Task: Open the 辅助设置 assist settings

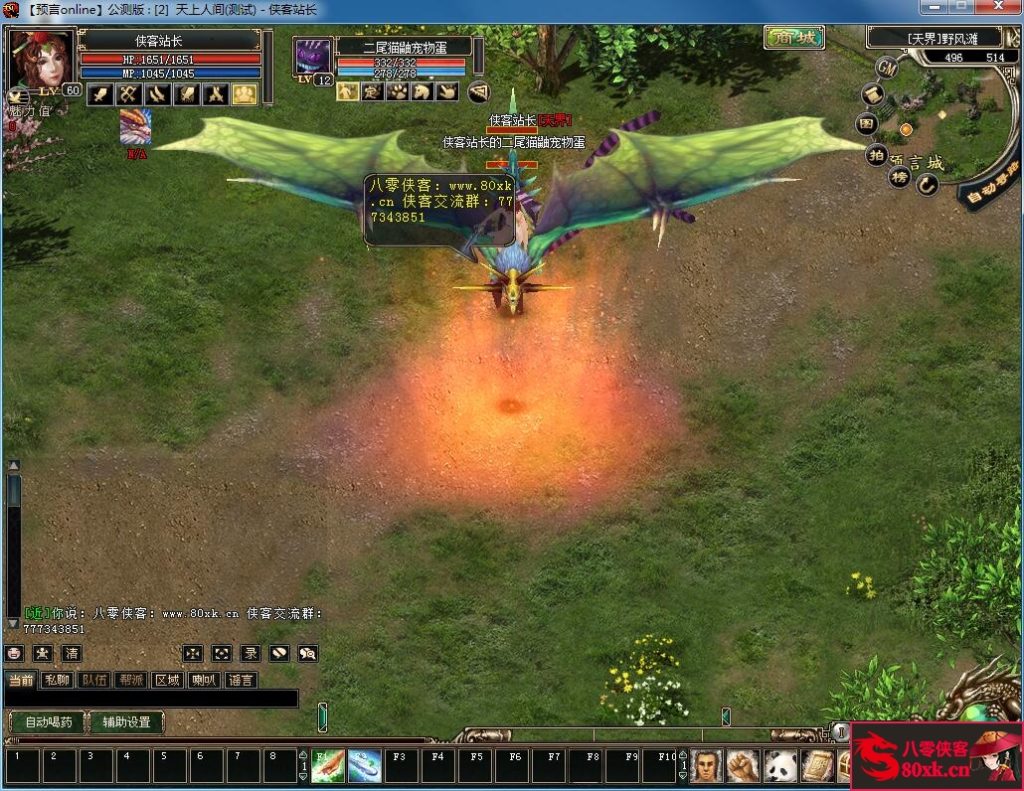Action: [126, 722]
